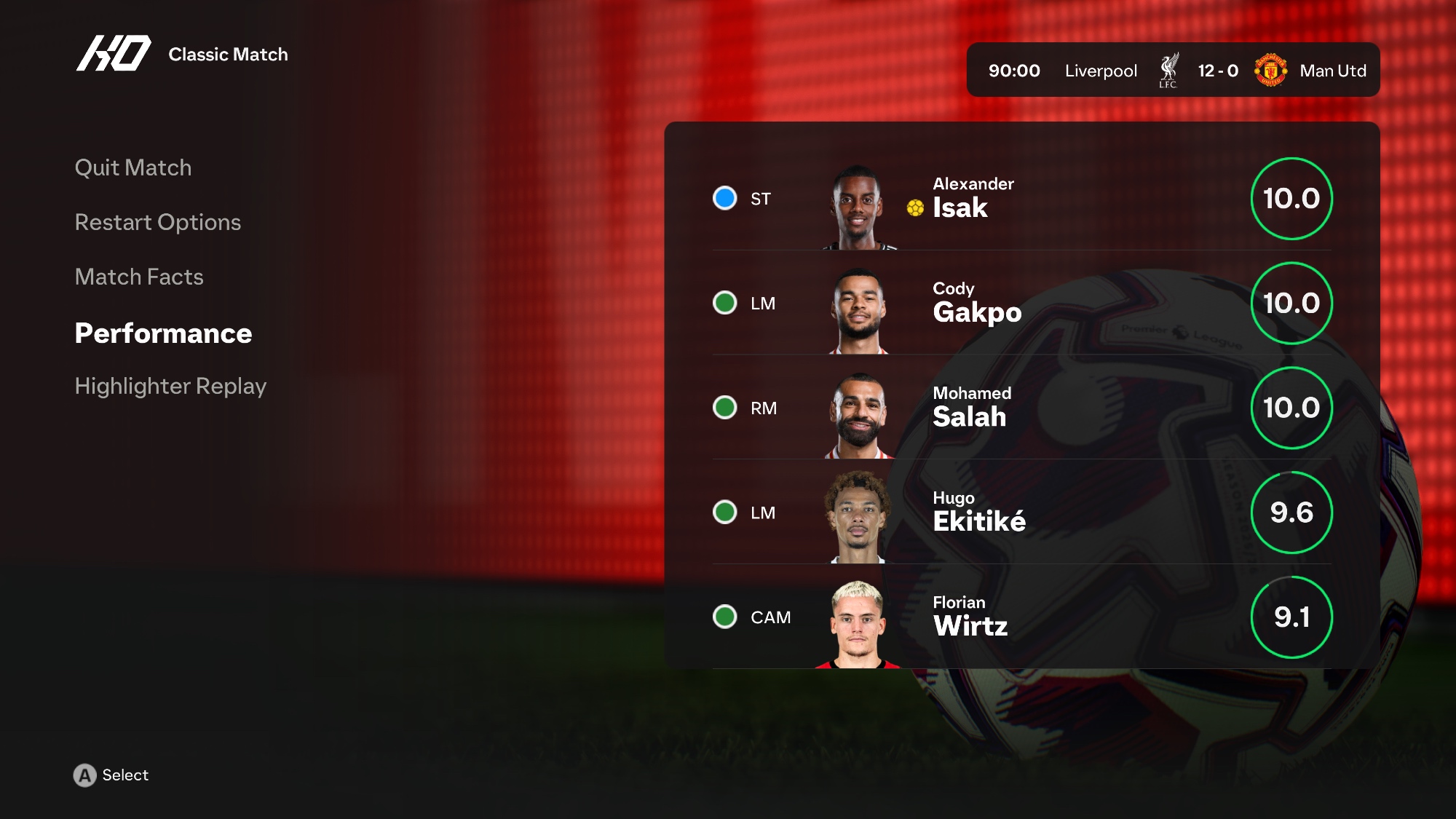Click Florian Wirtz's performance row
This screenshot has width=1456, height=819.
click(x=1021, y=617)
